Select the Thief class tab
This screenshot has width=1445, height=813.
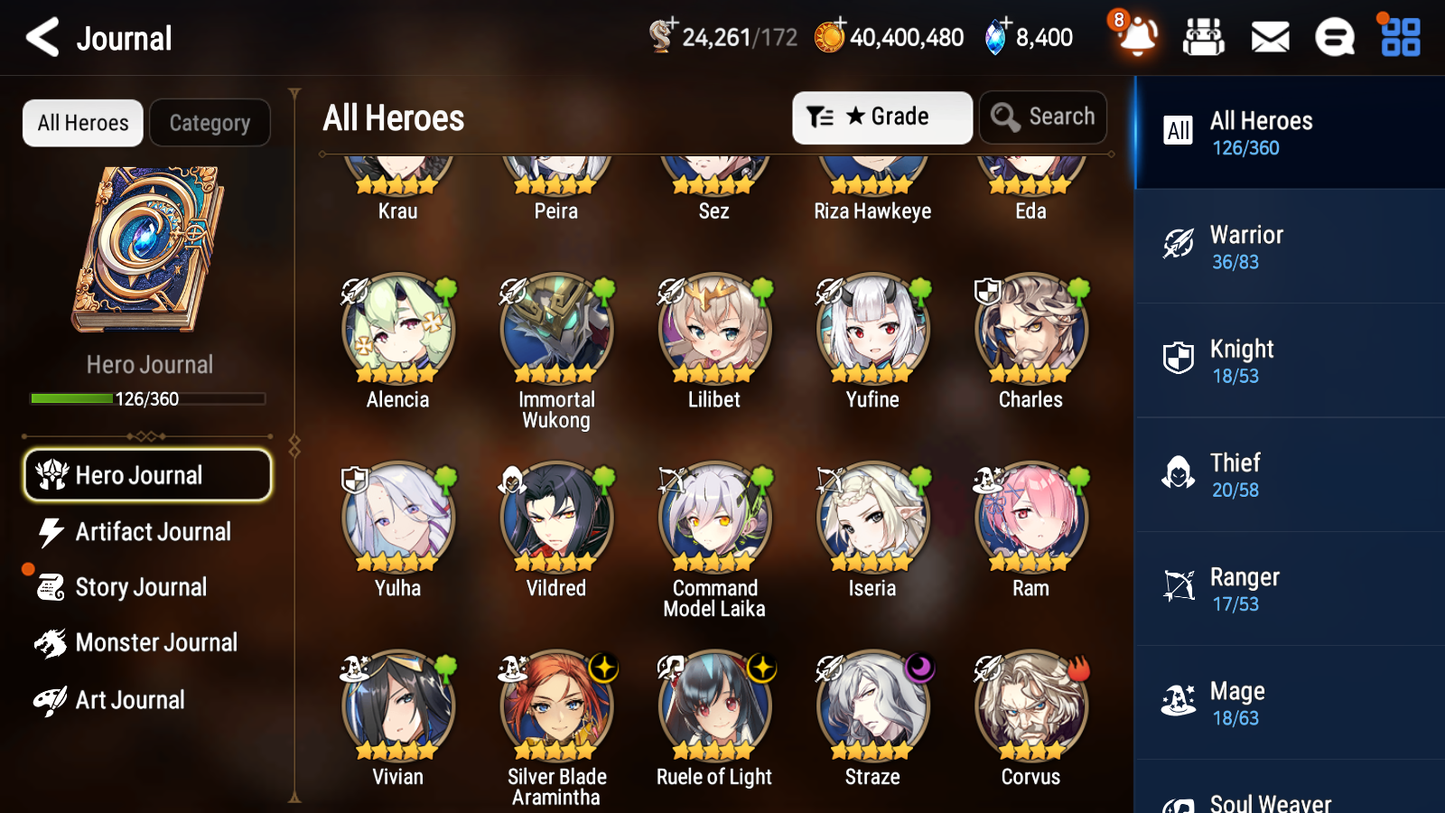[x=1288, y=474]
